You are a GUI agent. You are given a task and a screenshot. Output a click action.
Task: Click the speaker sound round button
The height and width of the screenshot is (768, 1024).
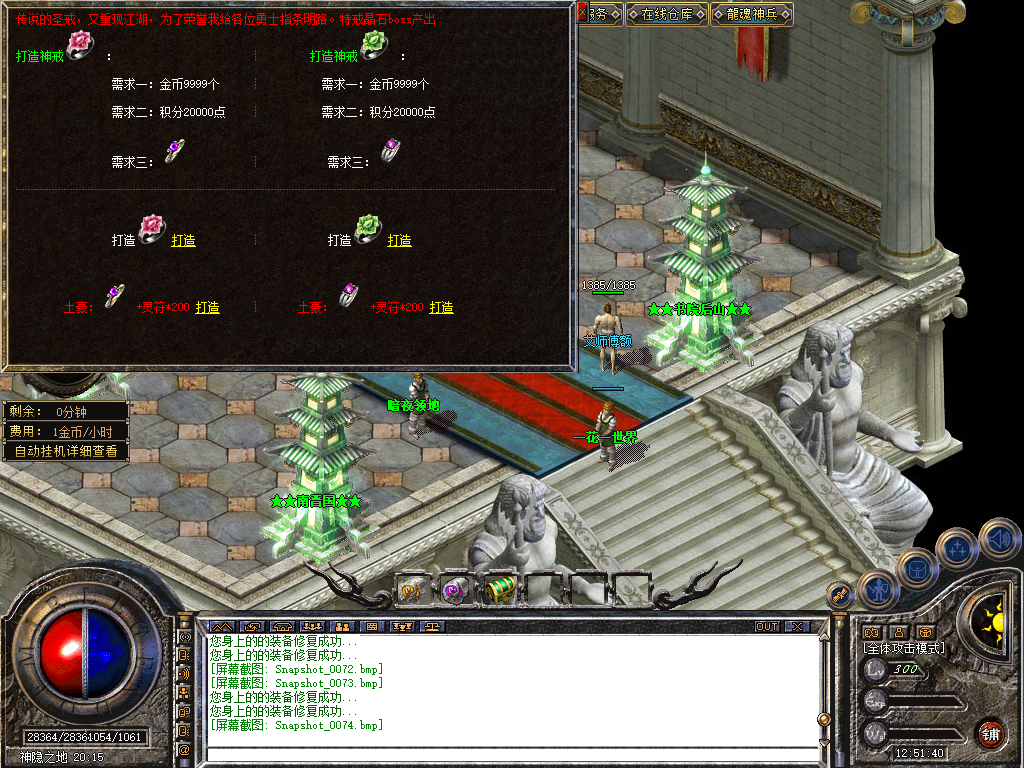click(x=999, y=538)
